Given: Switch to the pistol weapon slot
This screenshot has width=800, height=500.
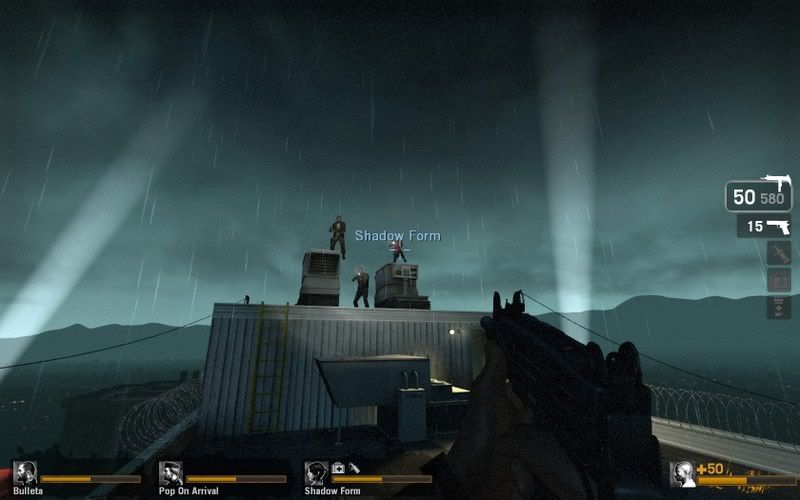Looking at the screenshot, I should (x=765, y=227).
